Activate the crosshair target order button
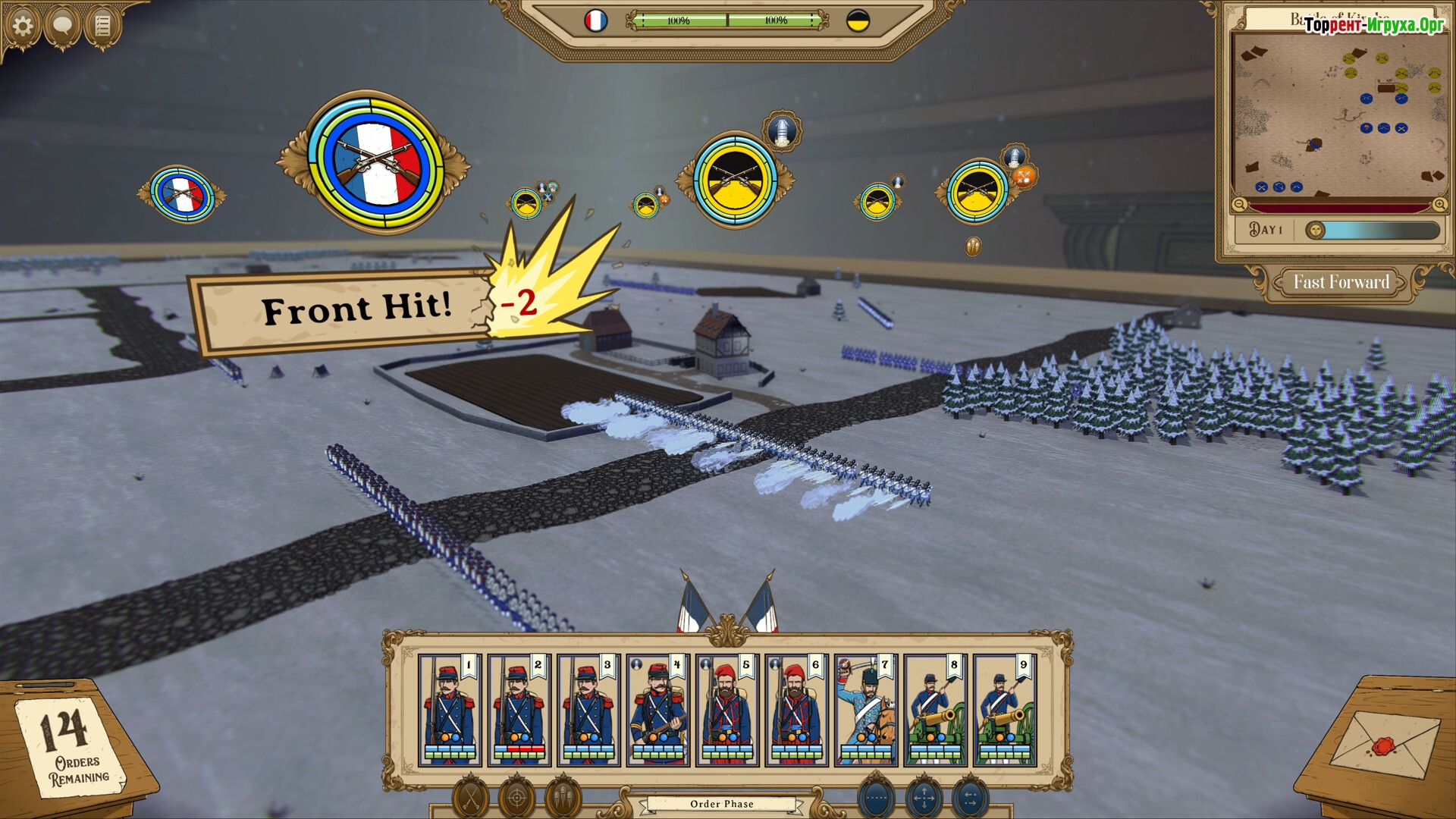 point(517,798)
